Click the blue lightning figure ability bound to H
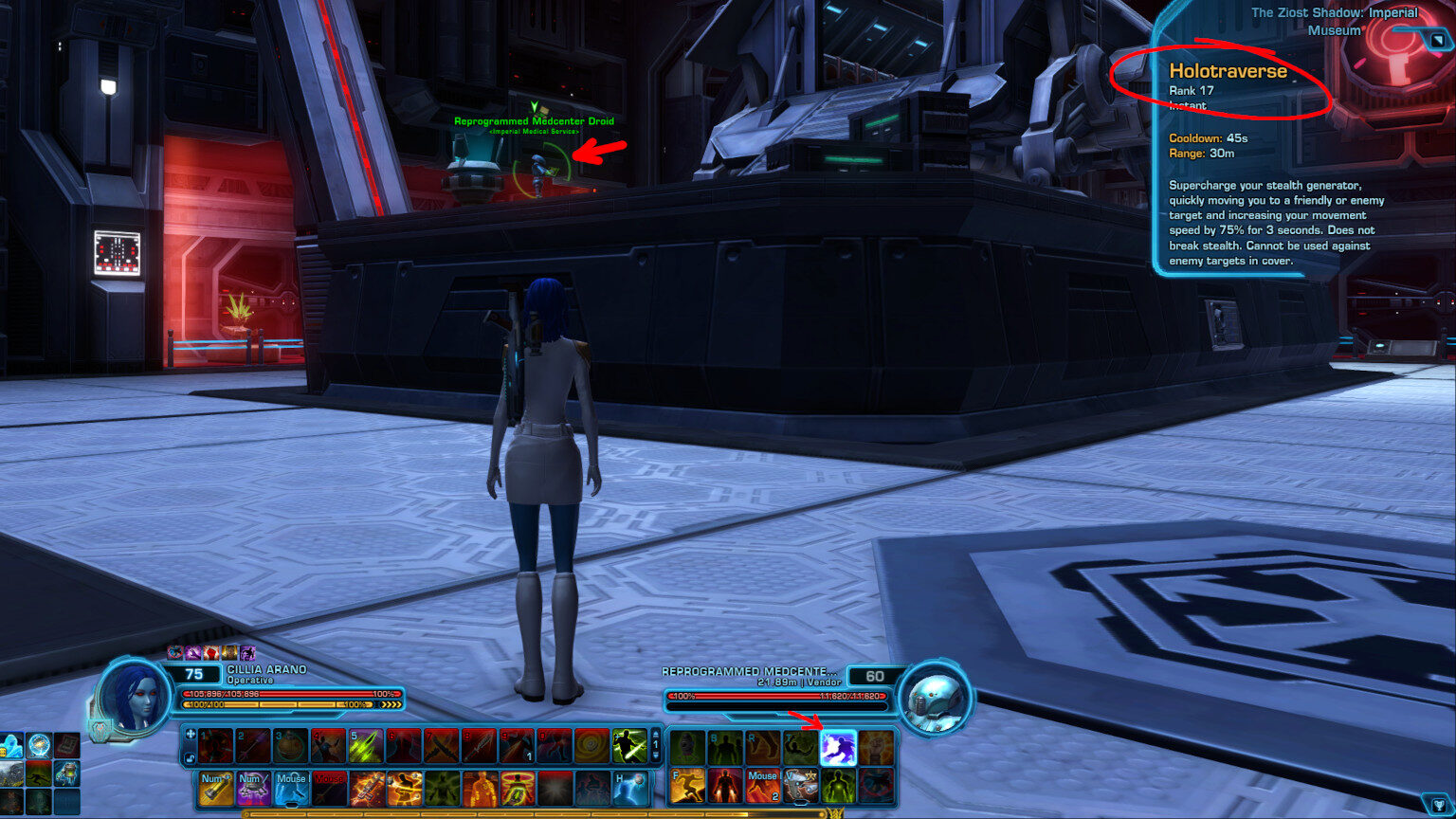The image size is (1456, 819). (629, 788)
